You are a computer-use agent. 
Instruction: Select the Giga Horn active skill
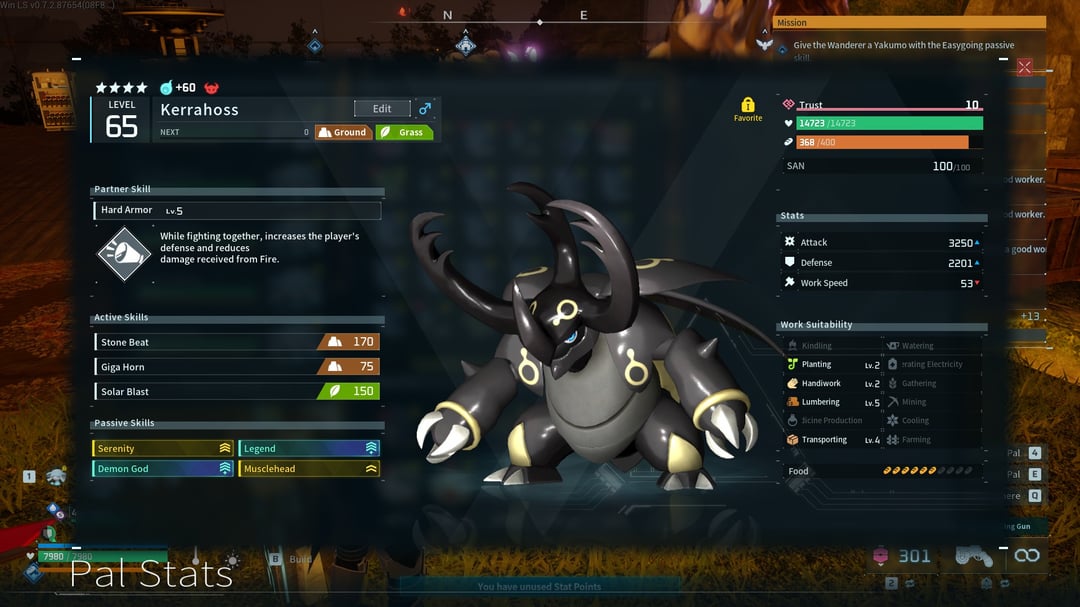pos(237,367)
